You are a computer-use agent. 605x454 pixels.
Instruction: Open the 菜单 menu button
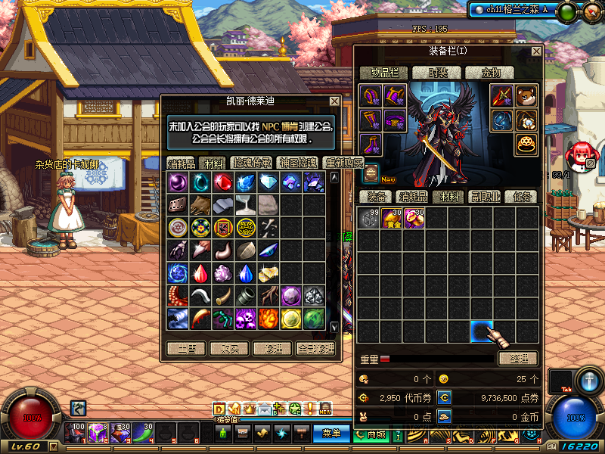(x=329, y=434)
